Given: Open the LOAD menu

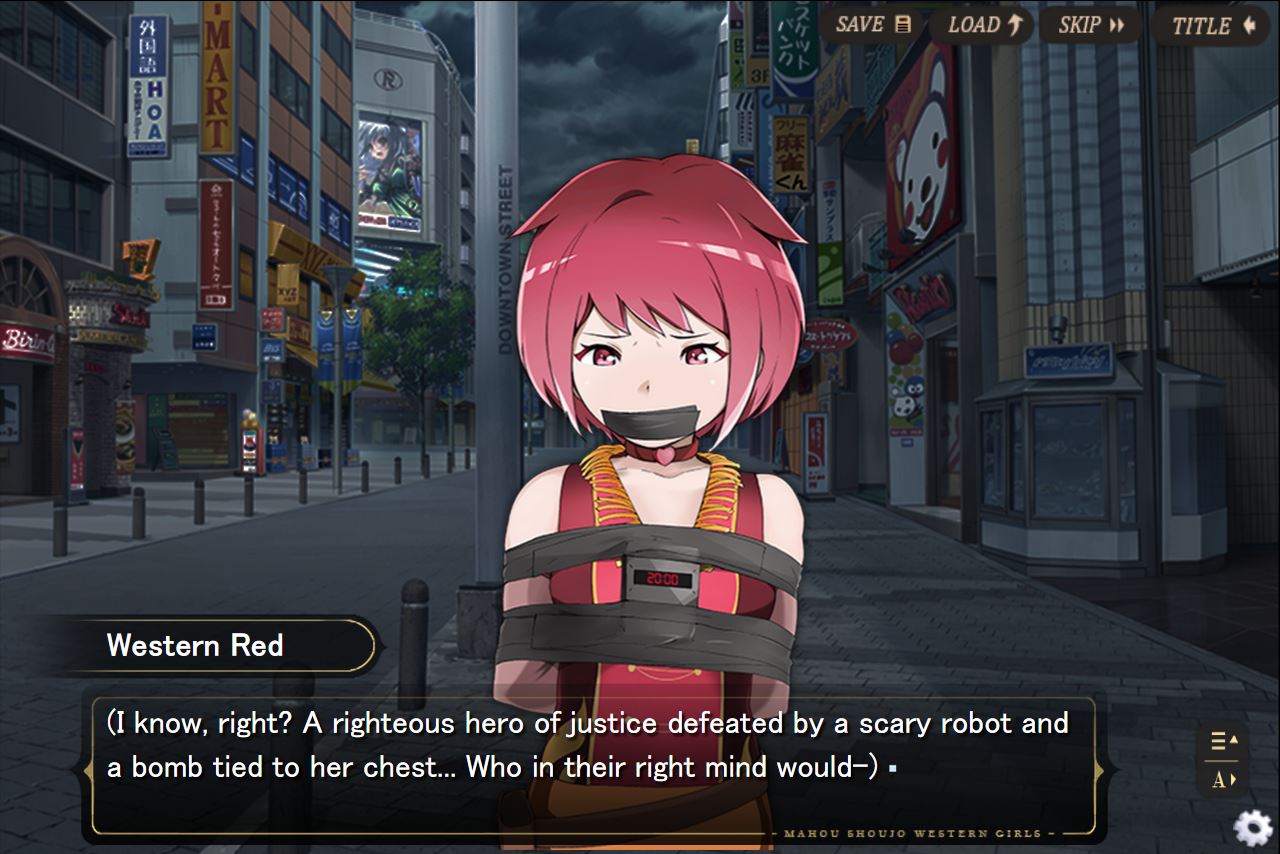Looking at the screenshot, I should 984,25.
